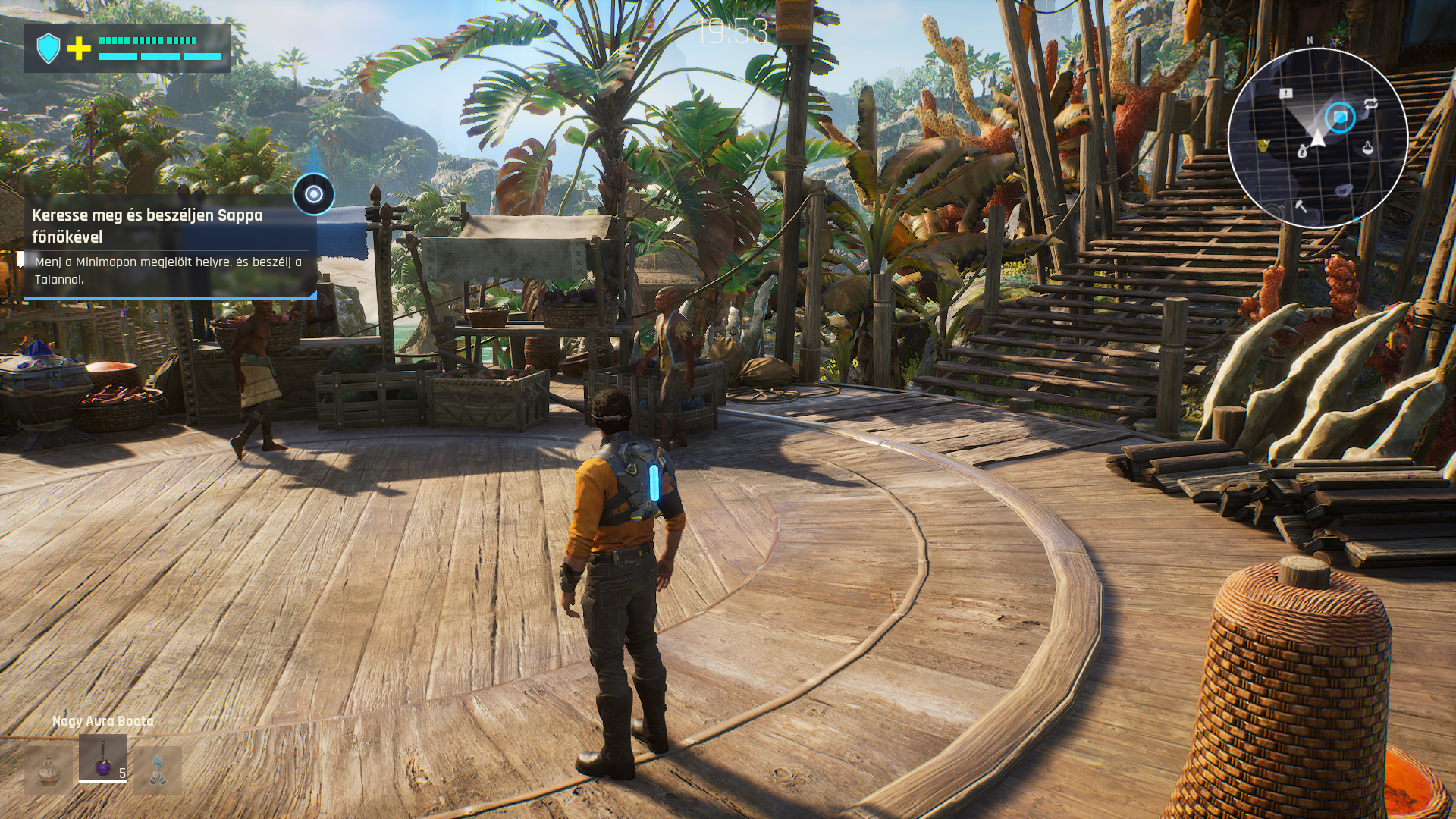The height and width of the screenshot is (819, 1456).
Task: Click the yellow horned mask minimap marker
Action: [1264, 145]
